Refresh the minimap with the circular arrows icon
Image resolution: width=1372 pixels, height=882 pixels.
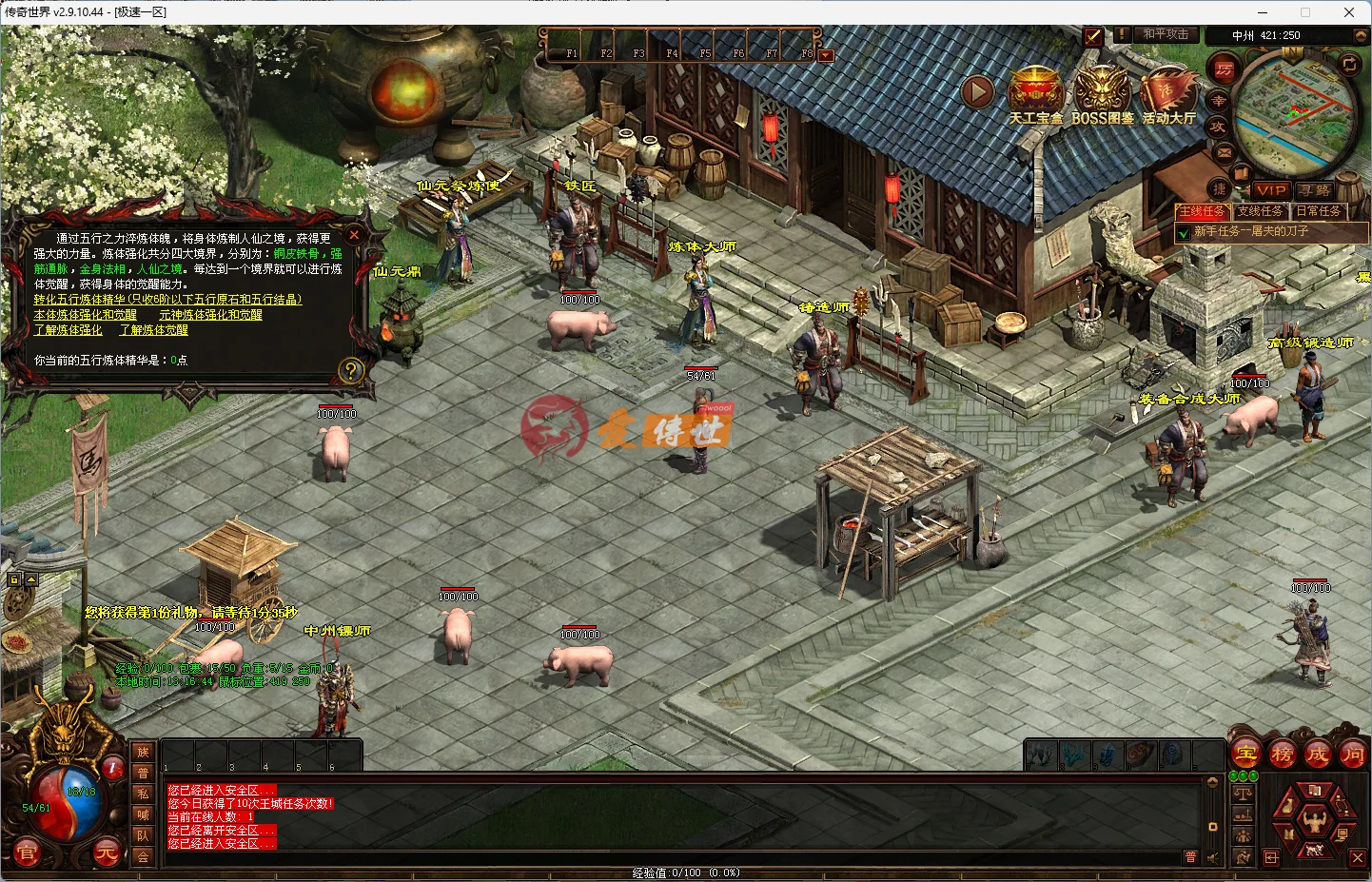pyautogui.click(x=1349, y=65)
